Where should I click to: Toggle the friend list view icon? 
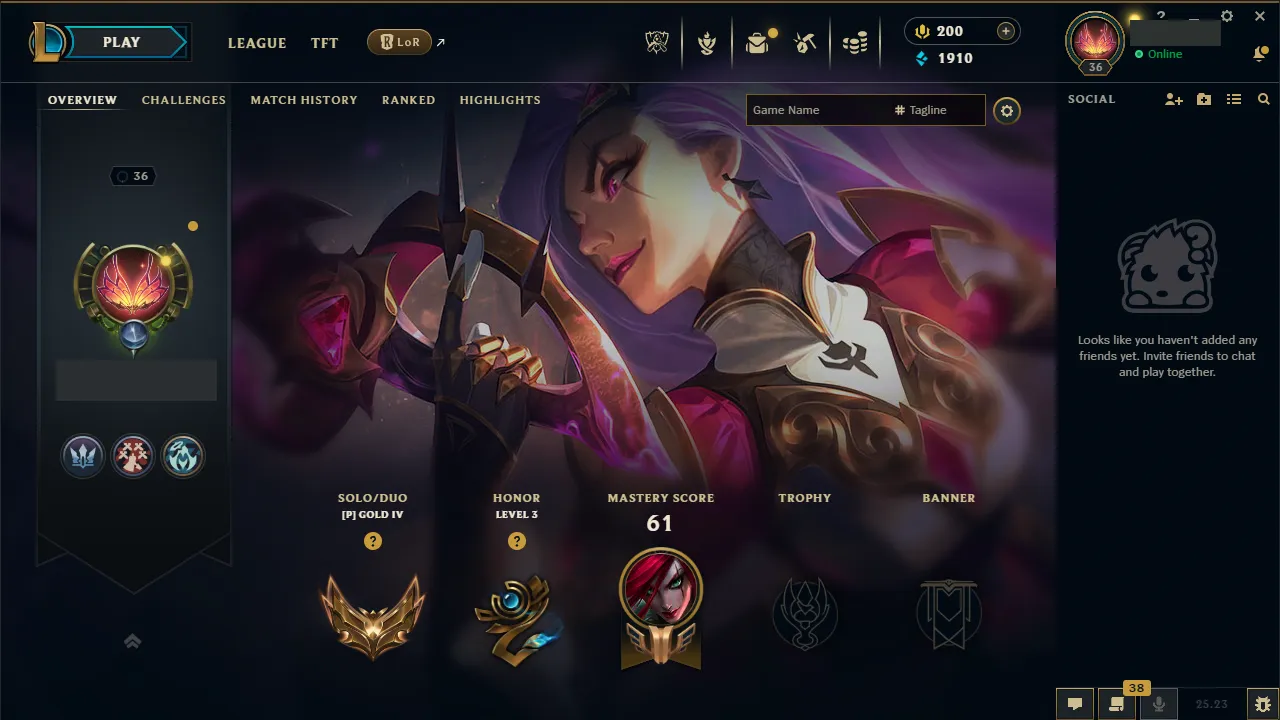pyautogui.click(x=1233, y=99)
